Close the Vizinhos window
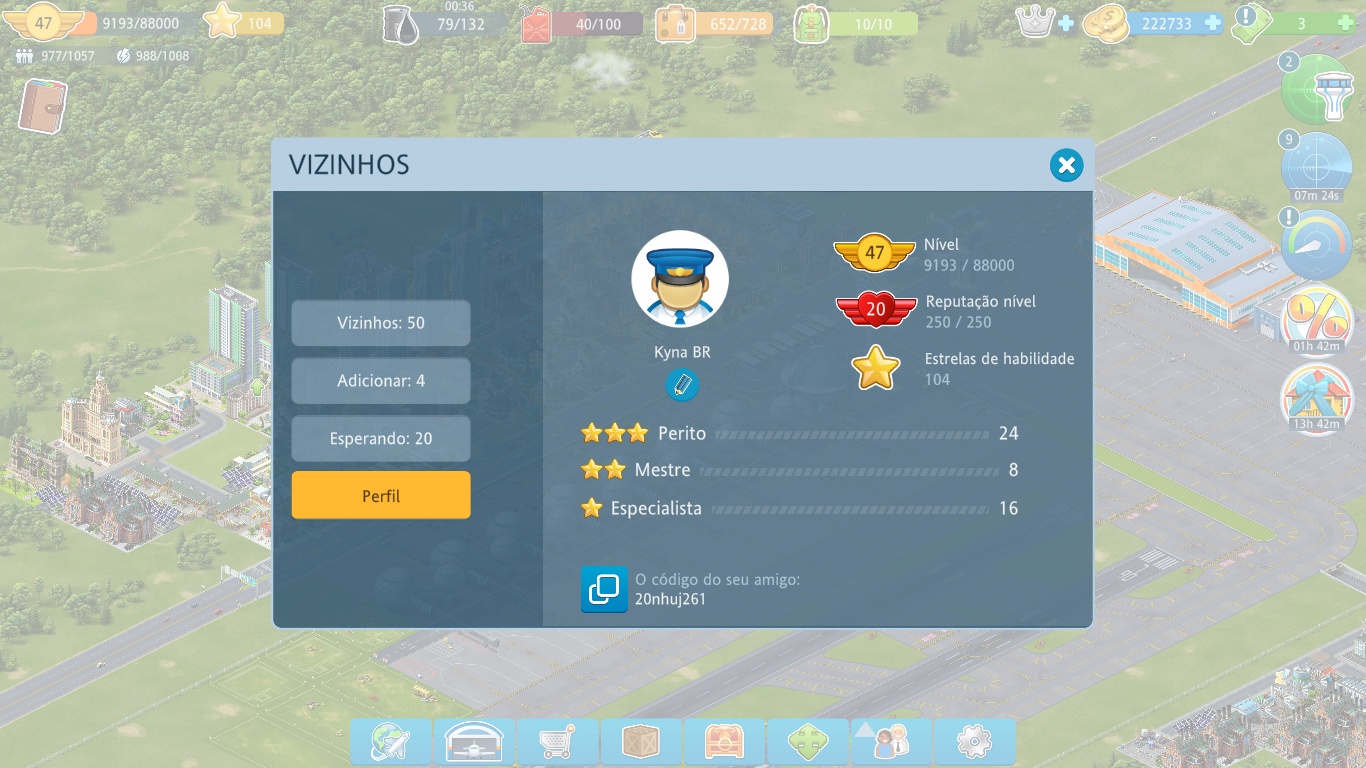1366x768 pixels. click(1066, 165)
